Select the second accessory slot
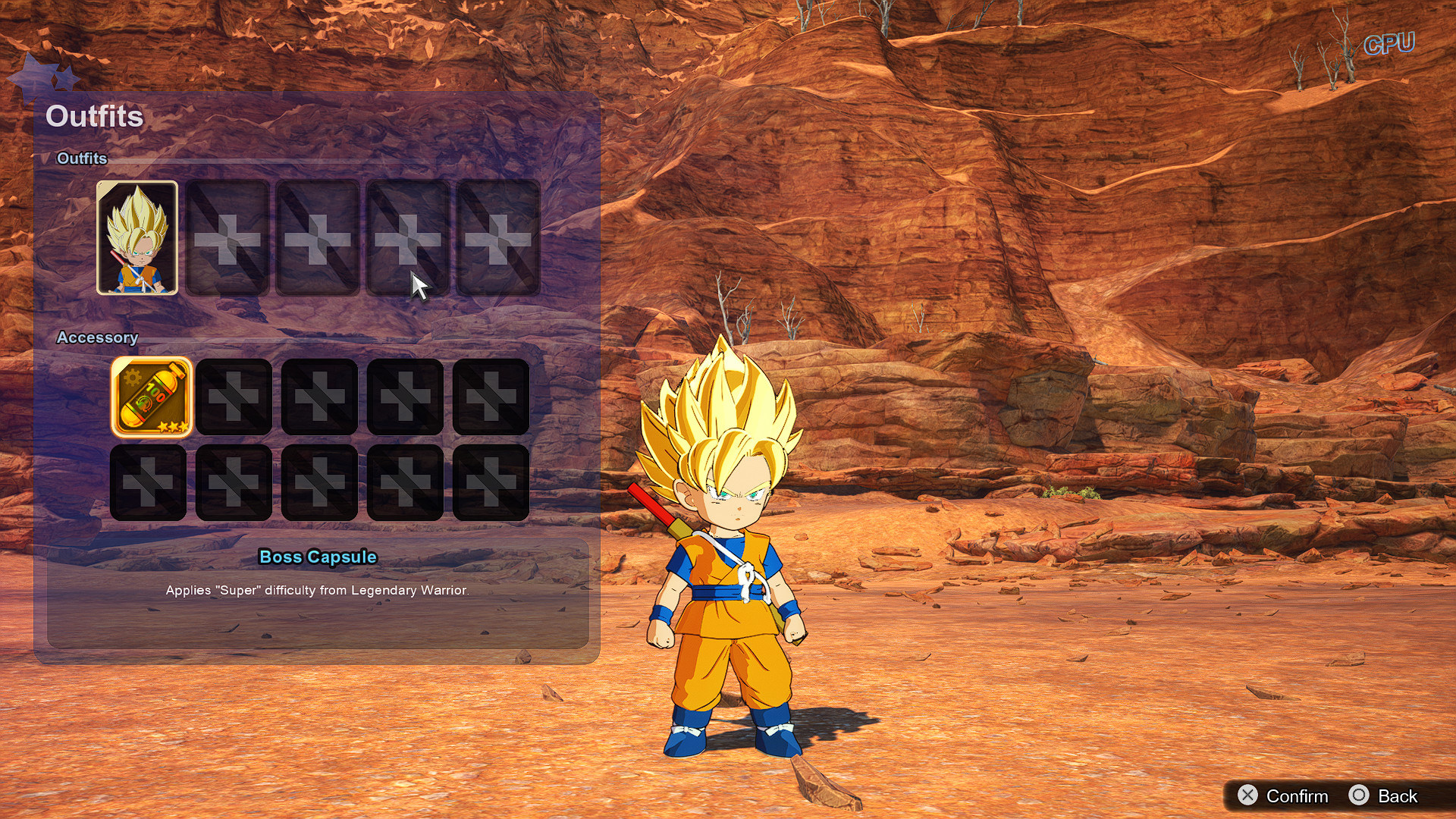This screenshot has height=819, width=1456. pyautogui.click(x=234, y=397)
